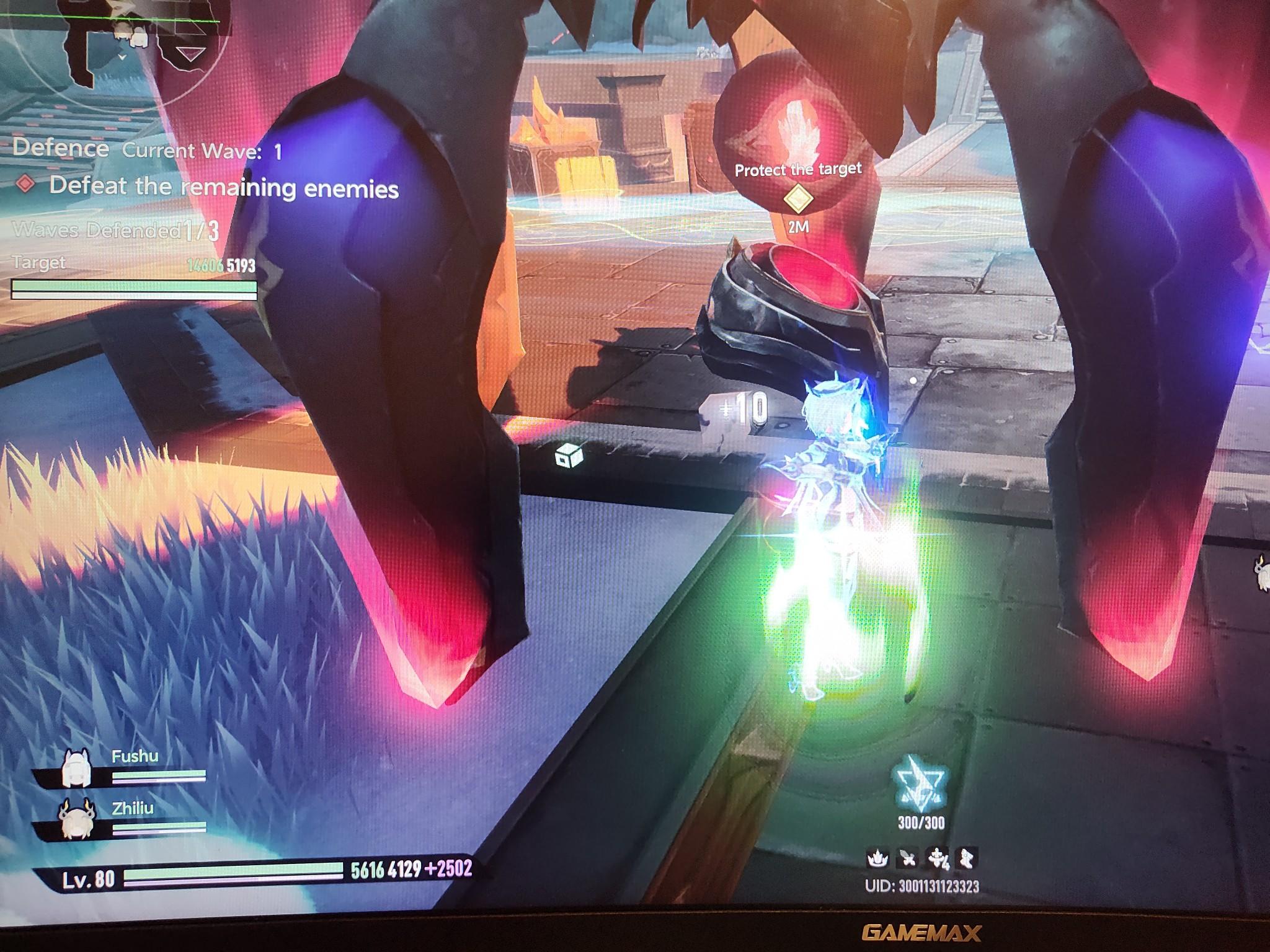The image size is (1270, 952).
Task: Inspect the flame crown buff icon
Action: pos(877,859)
